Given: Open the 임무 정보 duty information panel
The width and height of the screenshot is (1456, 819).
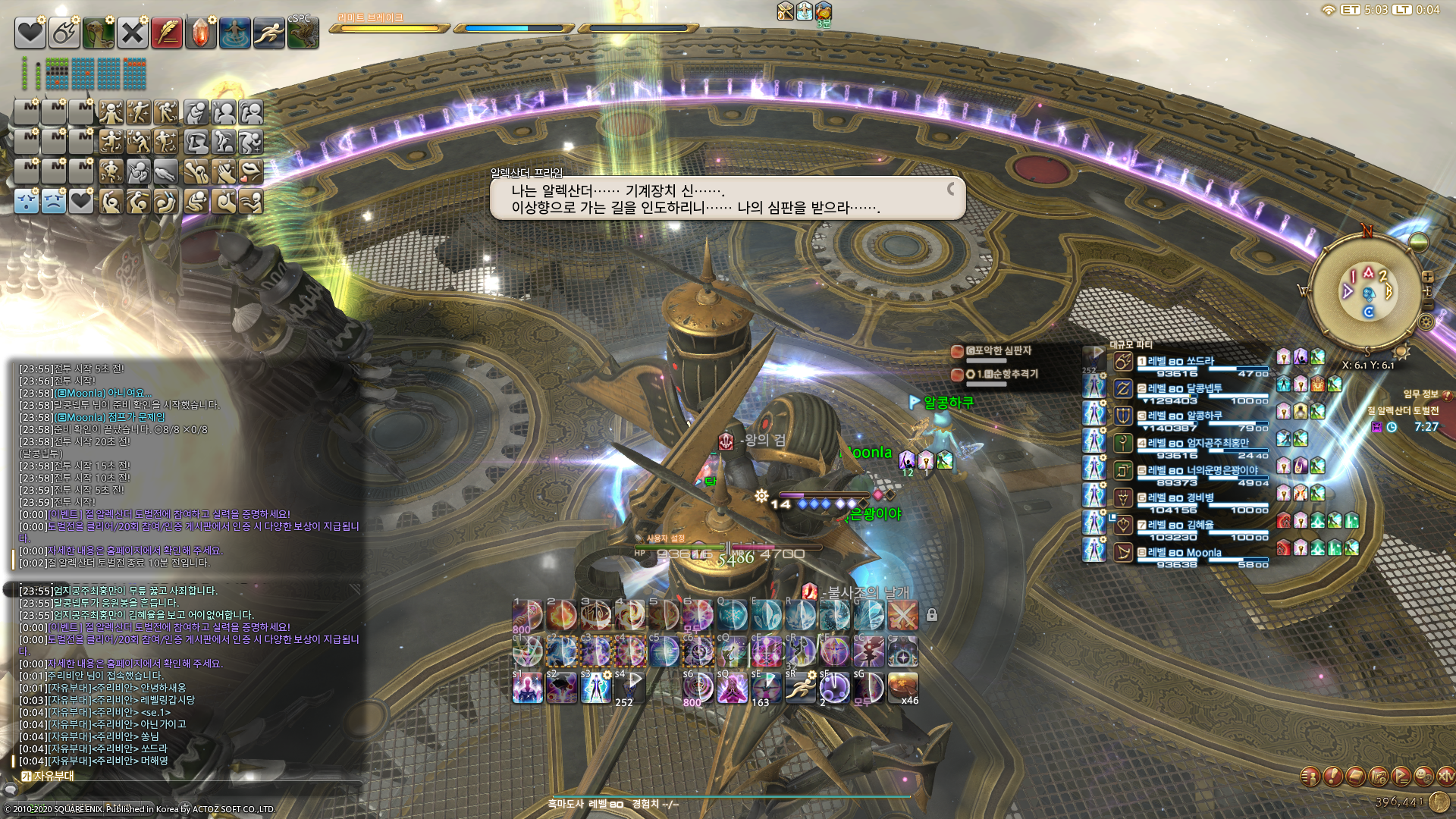Looking at the screenshot, I should coord(1420,394).
